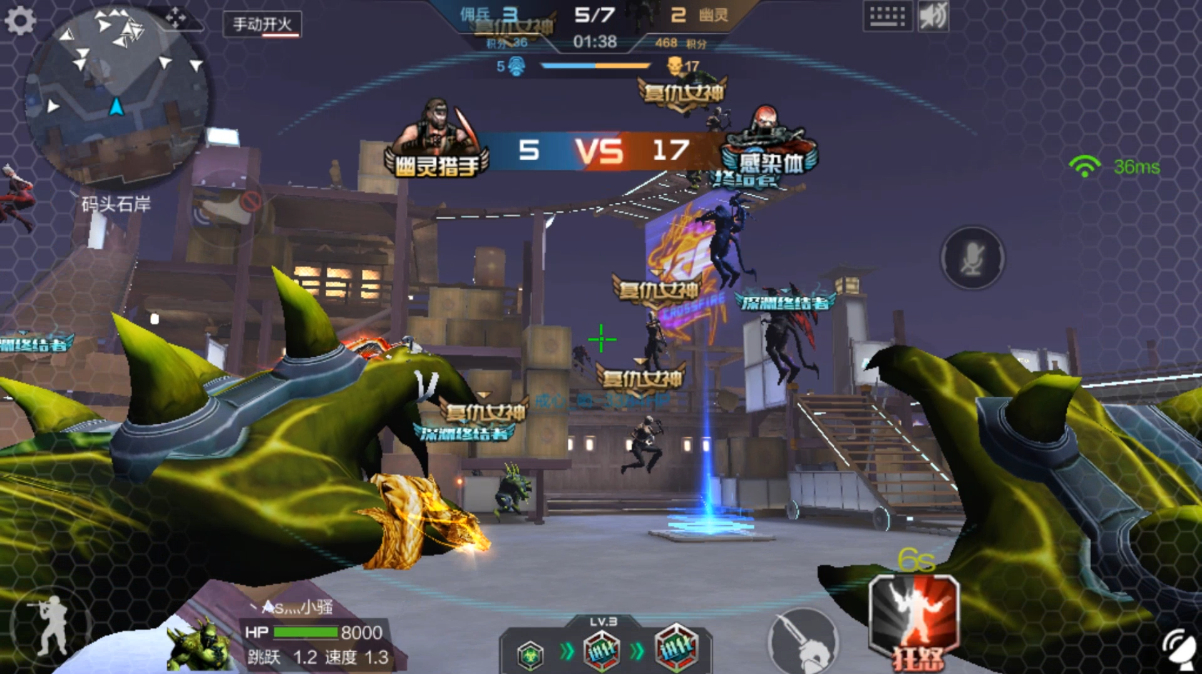Toggle the microphone voice button
Image resolution: width=1202 pixels, height=674 pixels.
pyautogui.click(x=972, y=258)
